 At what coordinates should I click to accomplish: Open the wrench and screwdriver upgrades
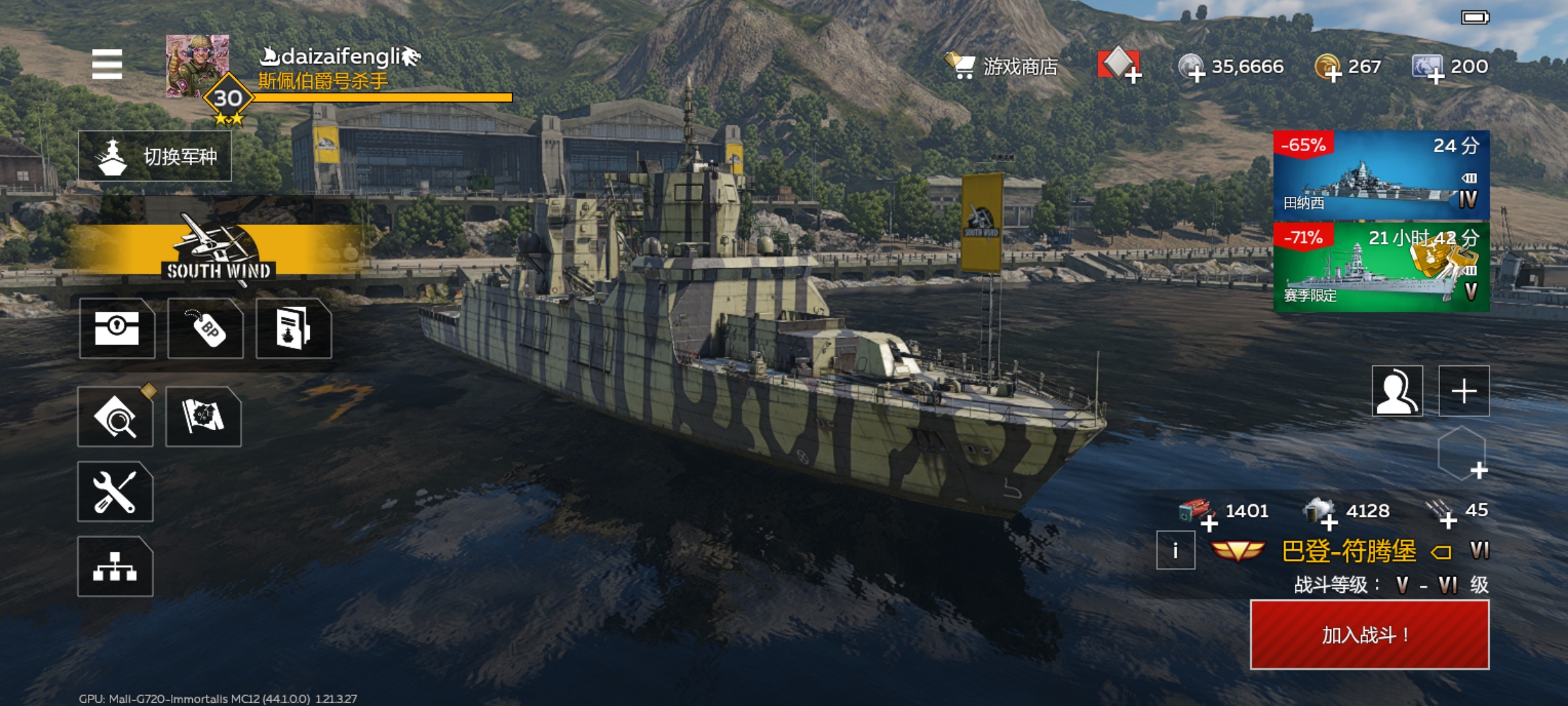tap(116, 492)
